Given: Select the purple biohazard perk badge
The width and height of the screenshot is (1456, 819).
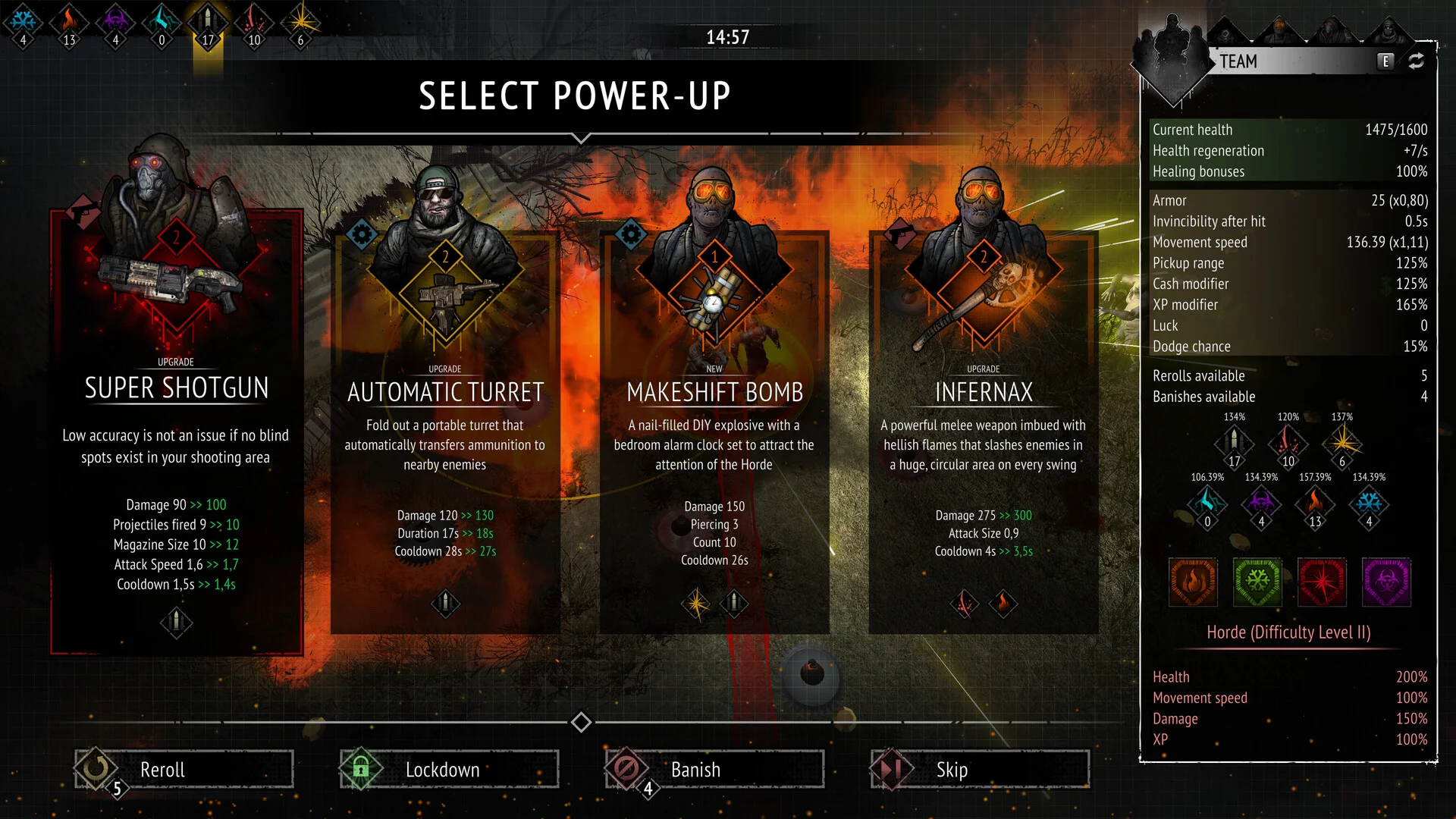Looking at the screenshot, I should pyautogui.click(x=1386, y=582).
